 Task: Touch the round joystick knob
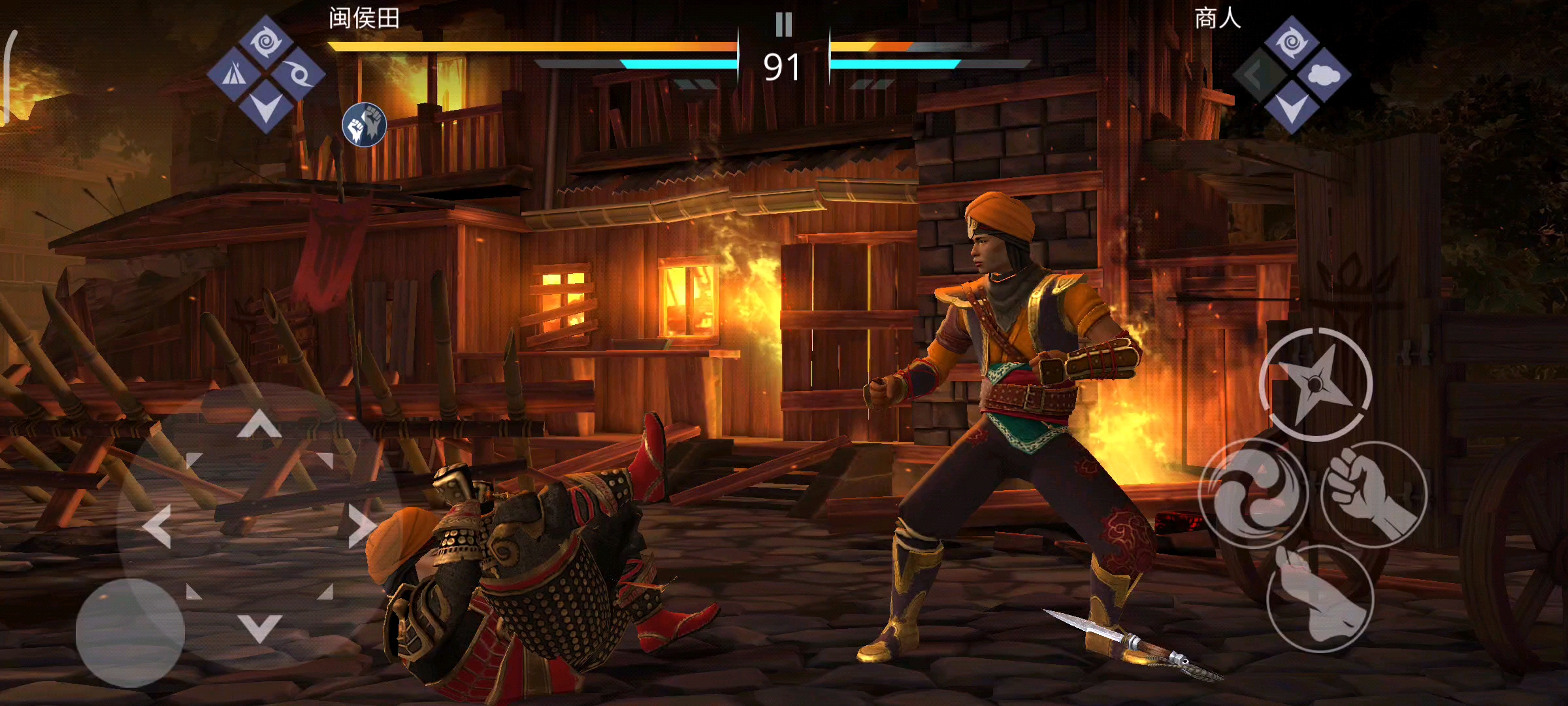[x=130, y=632]
